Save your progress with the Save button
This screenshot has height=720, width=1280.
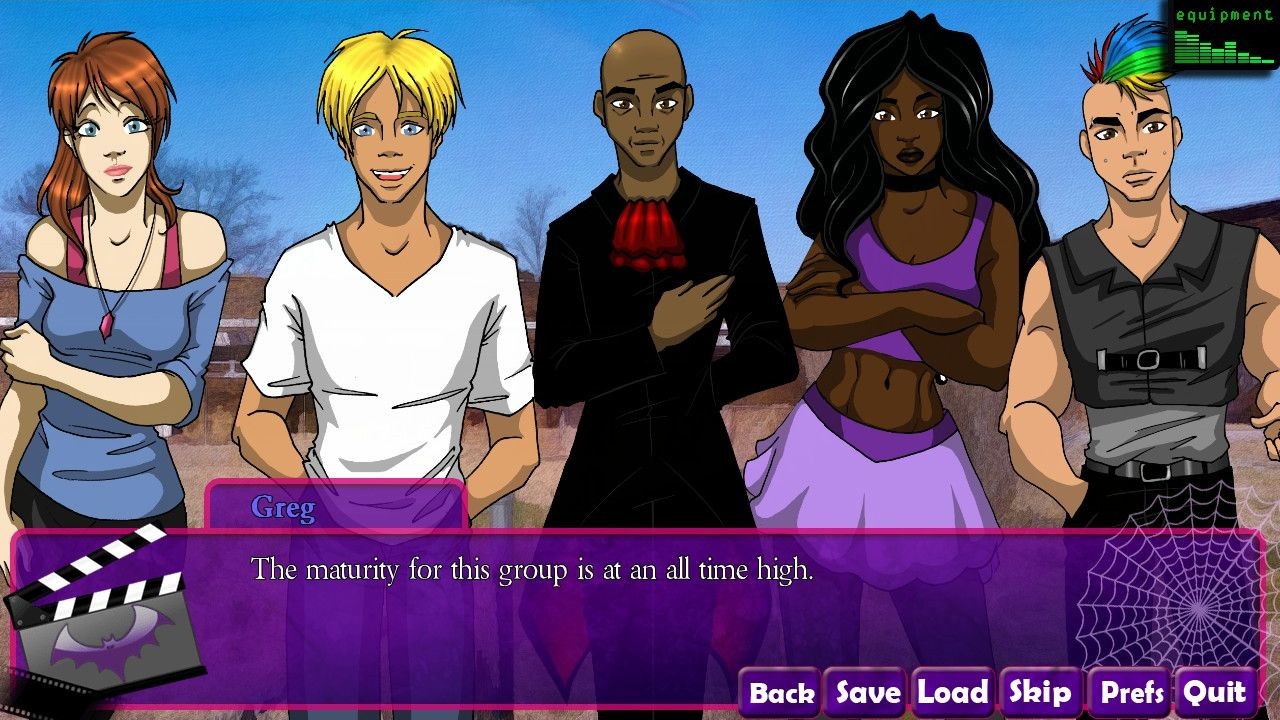coord(866,691)
